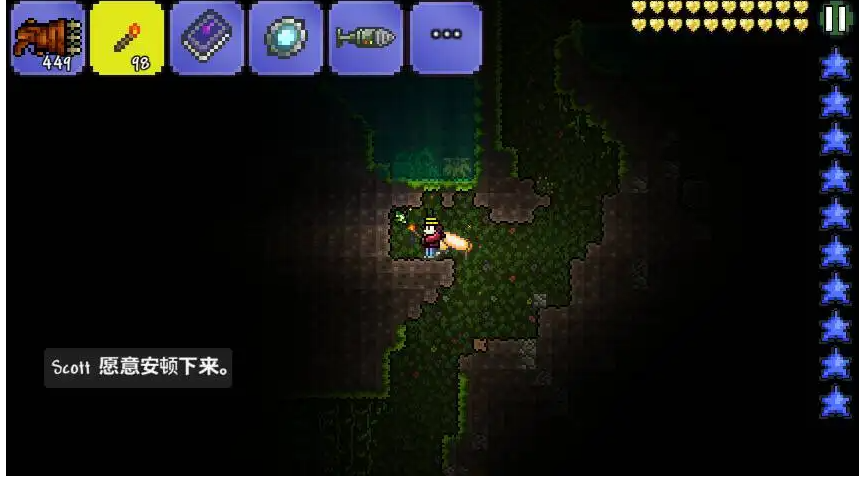Equip the drill tool slot
The image size is (859, 477).
click(x=366, y=38)
